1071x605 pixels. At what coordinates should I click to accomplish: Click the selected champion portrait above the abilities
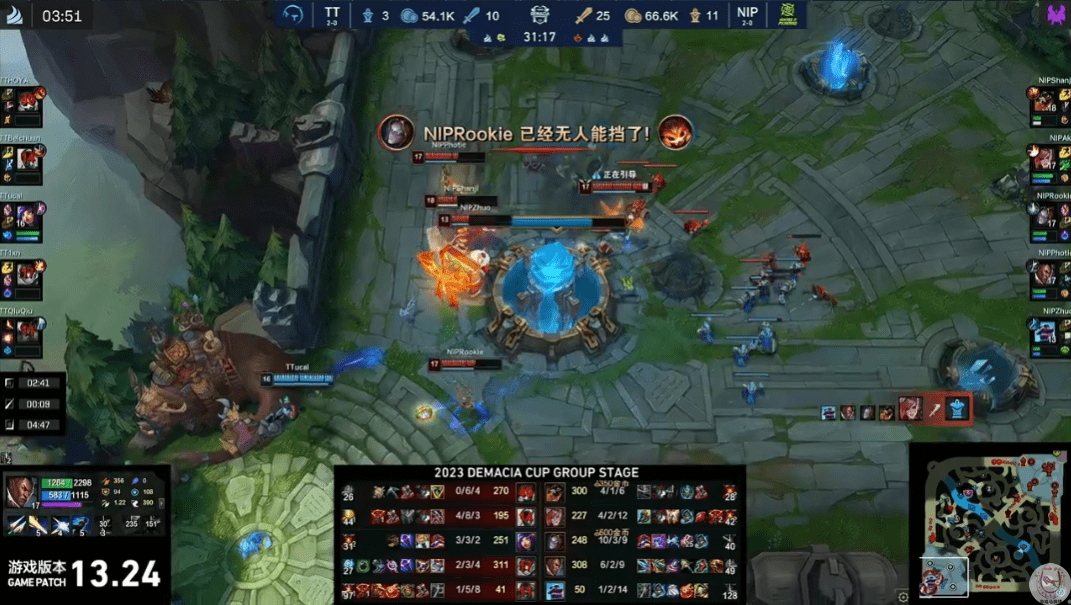tap(20, 490)
